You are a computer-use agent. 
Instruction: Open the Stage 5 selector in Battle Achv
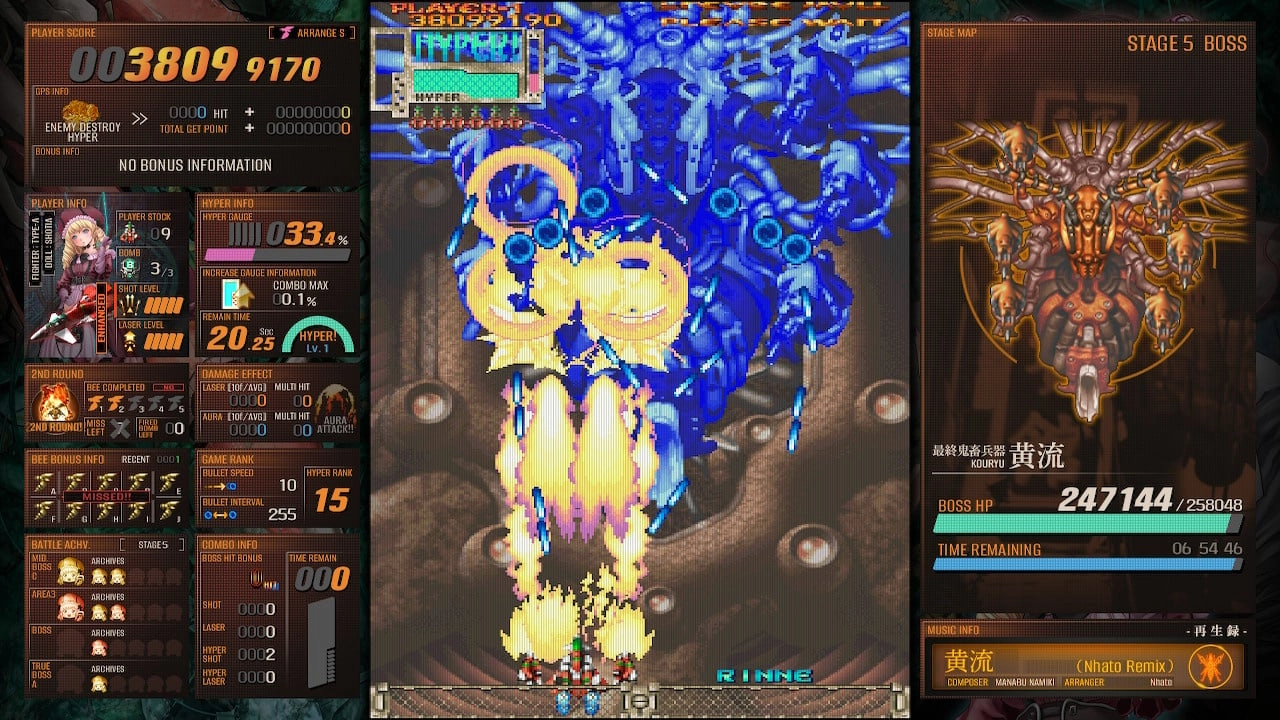click(x=153, y=545)
